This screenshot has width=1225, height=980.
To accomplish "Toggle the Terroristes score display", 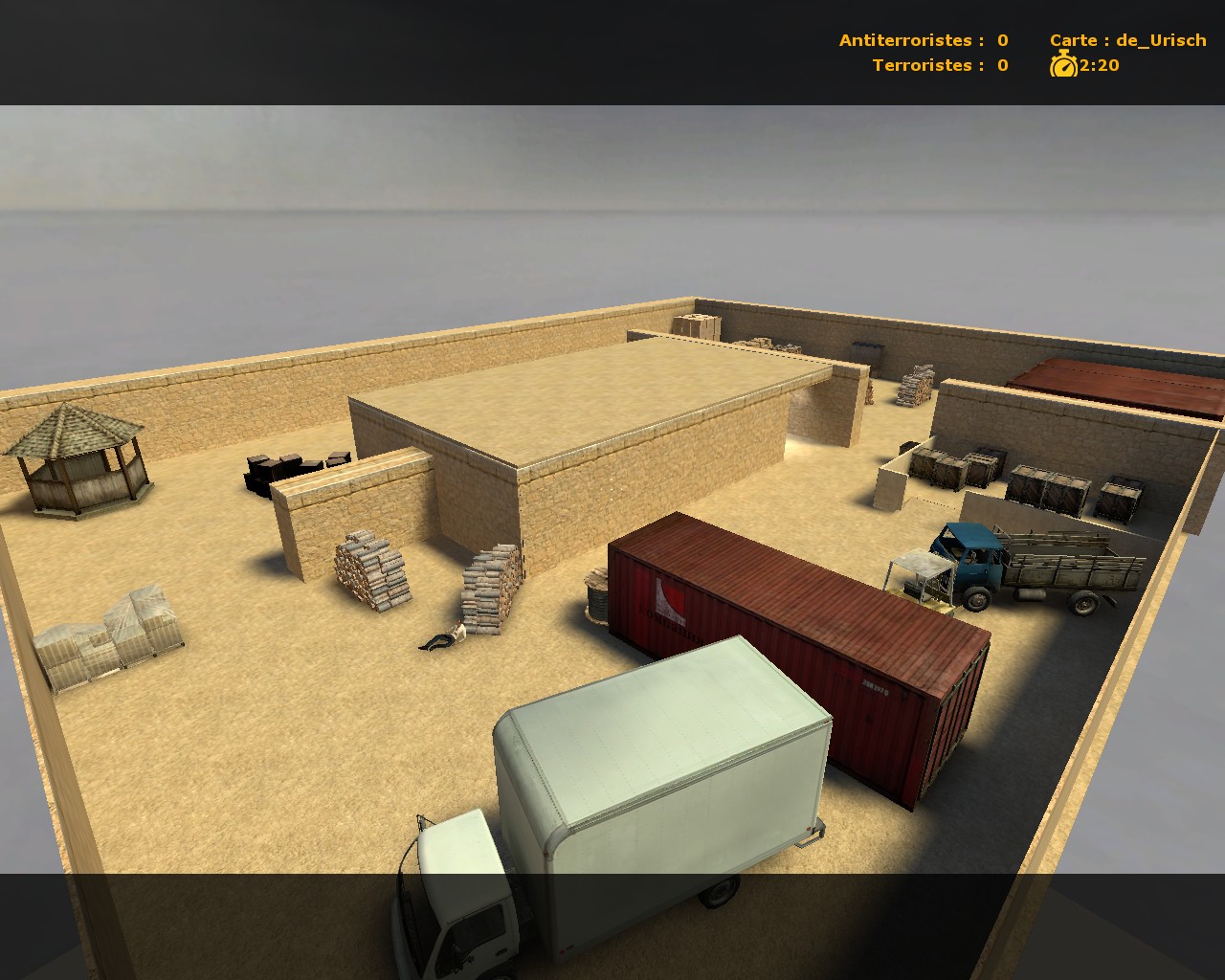I will (1000, 65).
